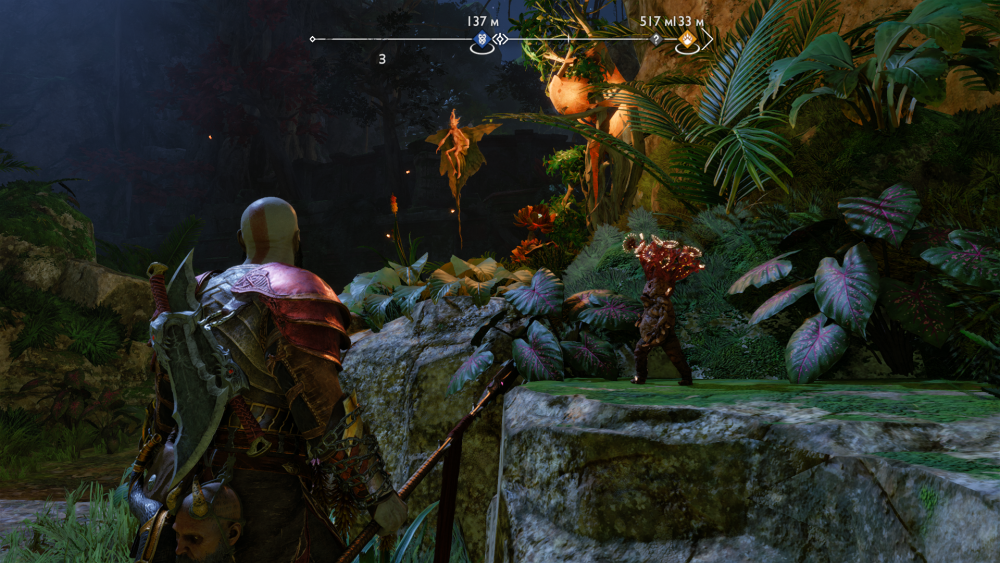The image size is (1000, 563).
Task: Click the white double-diamond compass marker
Action: pyautogui.click(x=501, y=40)
